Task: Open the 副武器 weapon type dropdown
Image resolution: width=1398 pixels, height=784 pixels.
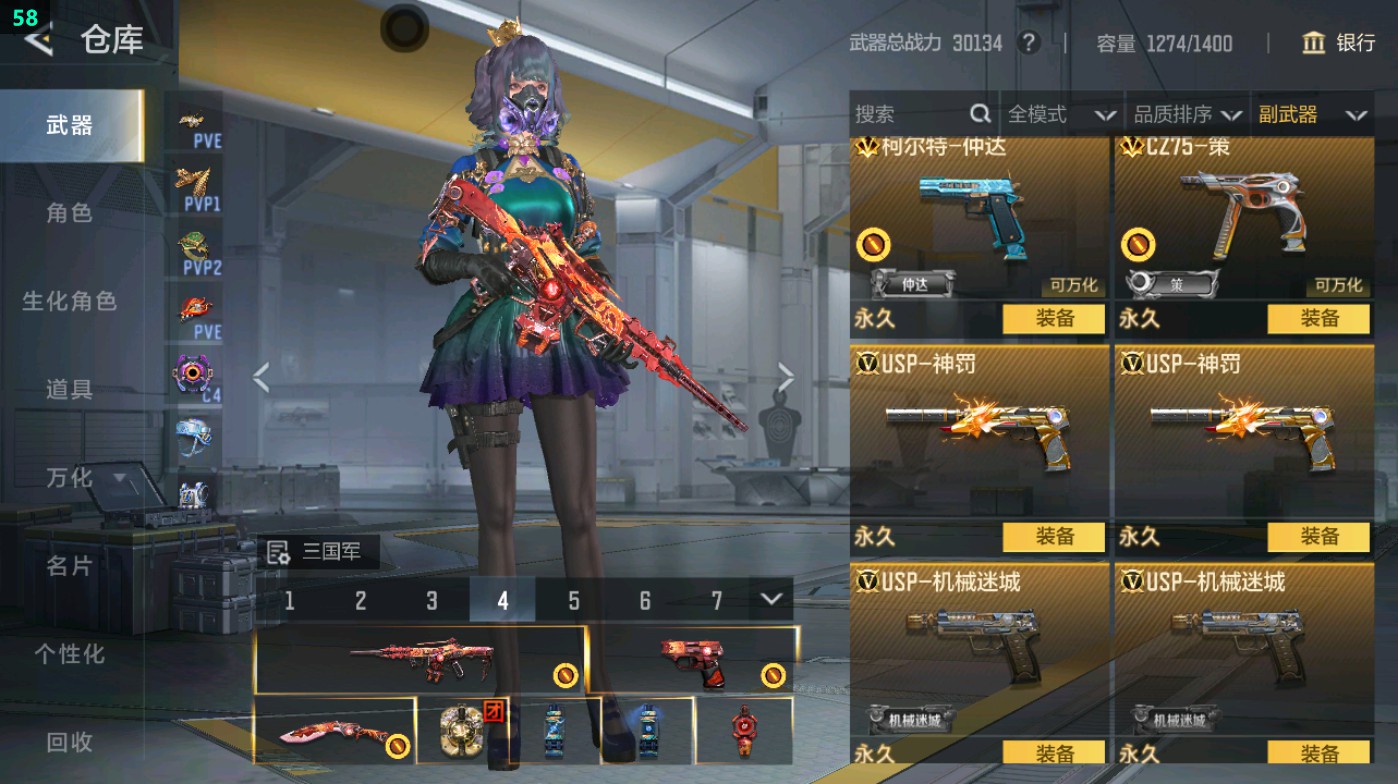Action: 1312,115
